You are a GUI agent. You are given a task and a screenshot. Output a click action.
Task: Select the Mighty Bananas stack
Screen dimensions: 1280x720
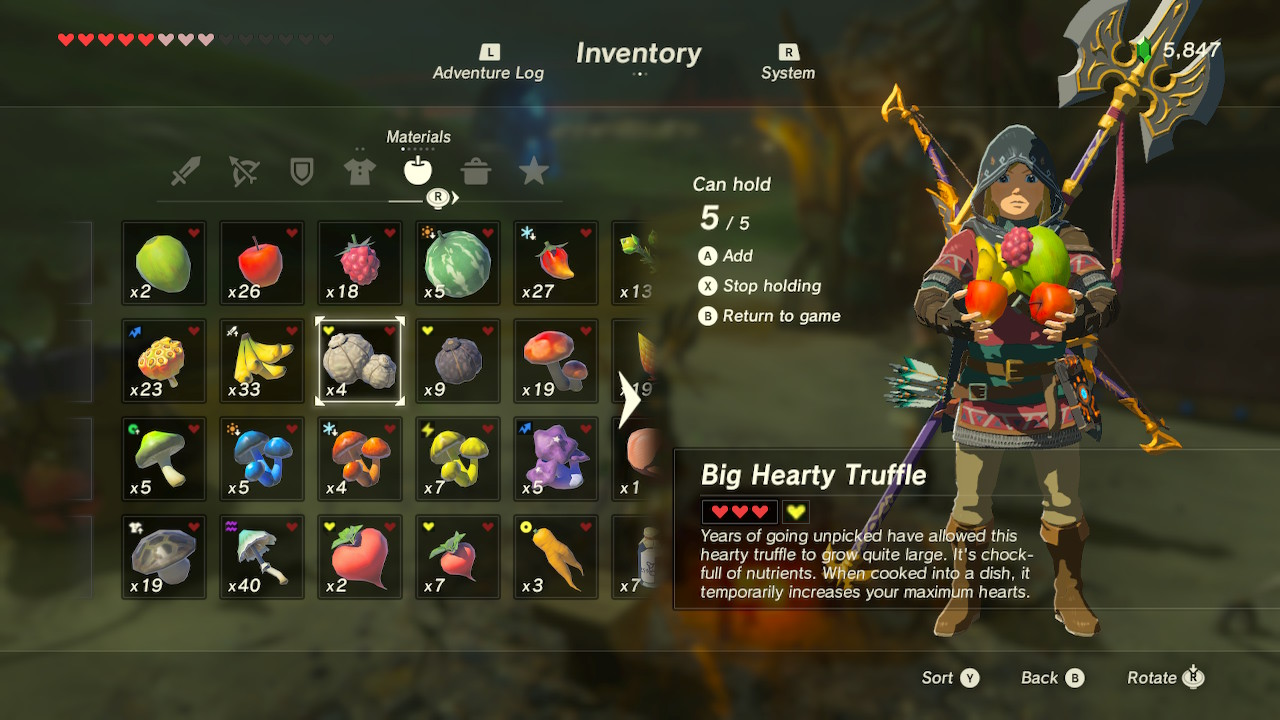[261, 360]
